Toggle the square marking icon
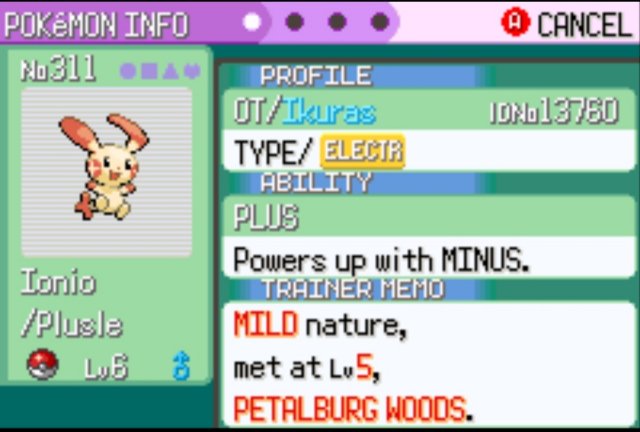 [148, 71]
